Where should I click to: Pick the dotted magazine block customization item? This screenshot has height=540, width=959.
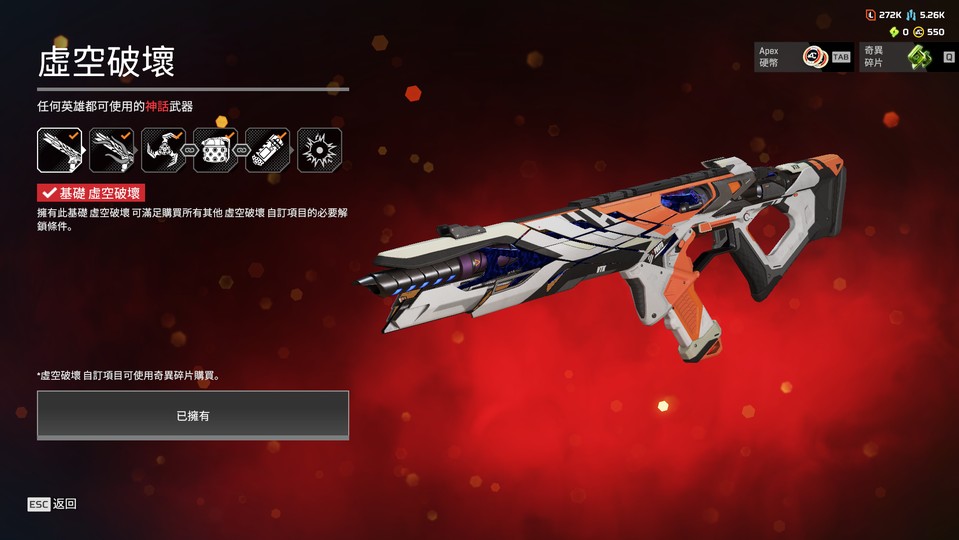[x=215, y=150]
